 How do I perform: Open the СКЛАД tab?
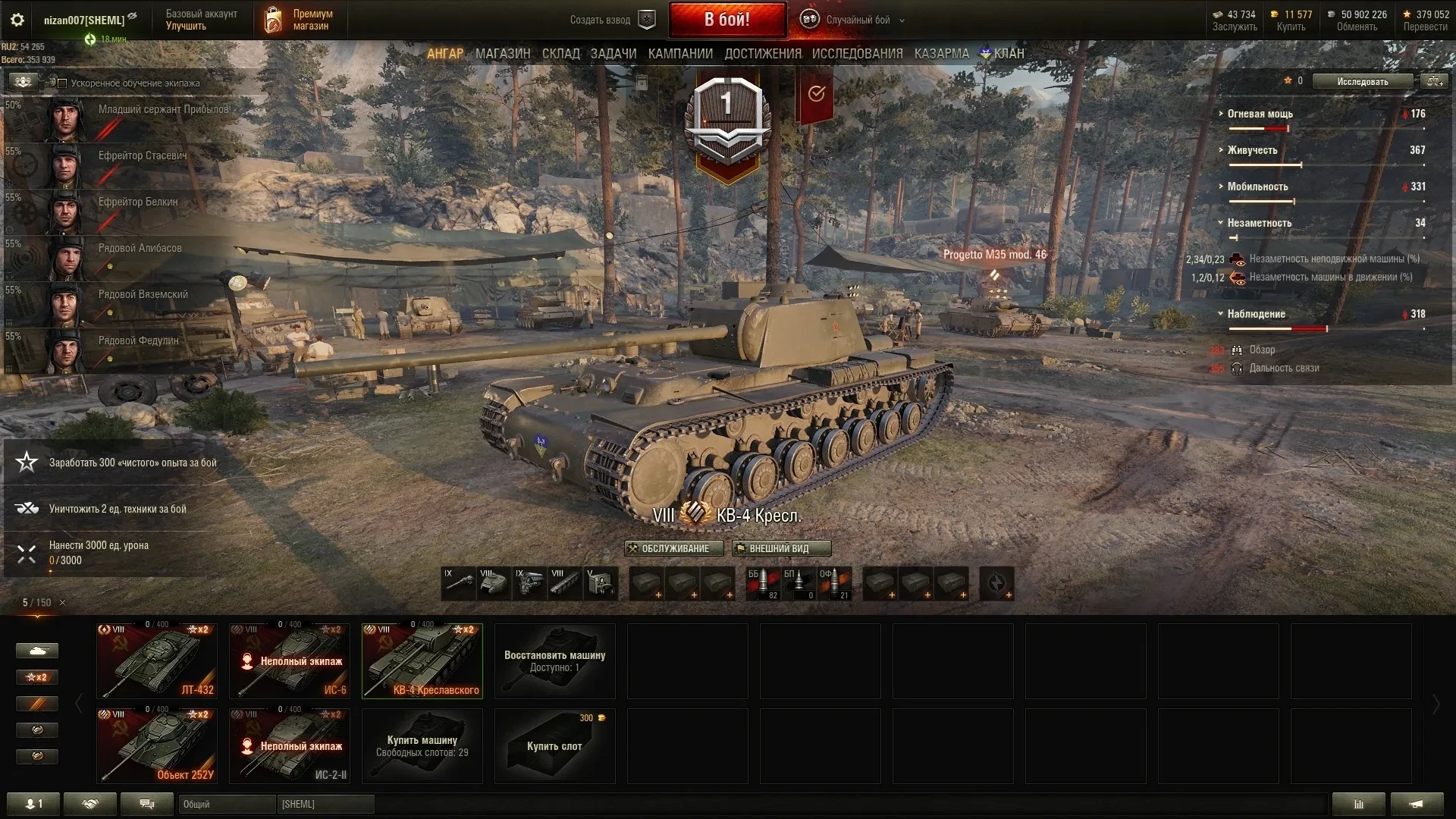click(x=560, y=54)
